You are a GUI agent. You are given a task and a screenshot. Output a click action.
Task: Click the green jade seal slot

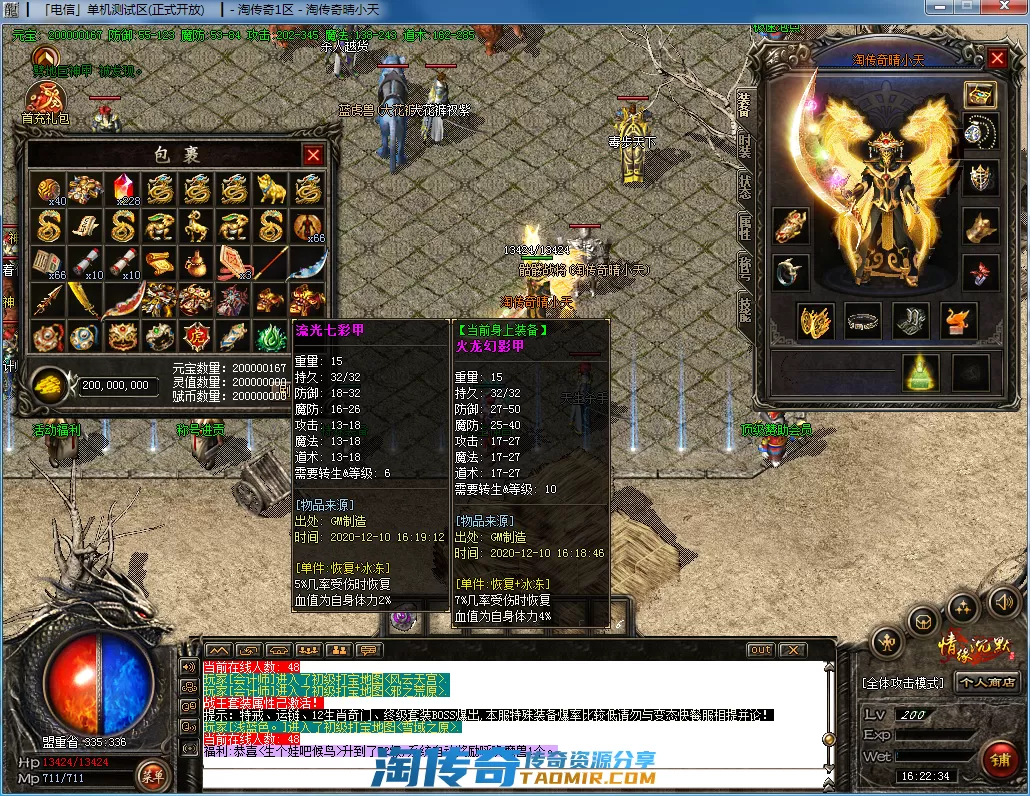point(918,372)
